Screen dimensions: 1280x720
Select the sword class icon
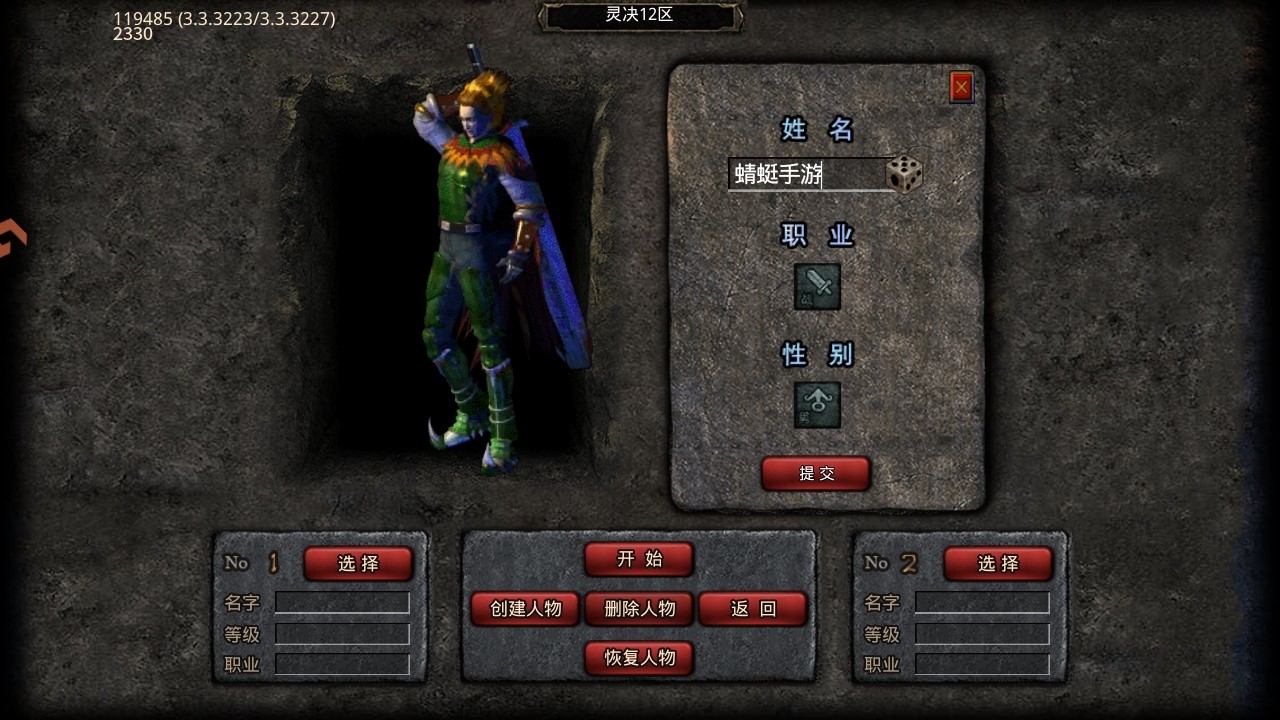[817, 286]
